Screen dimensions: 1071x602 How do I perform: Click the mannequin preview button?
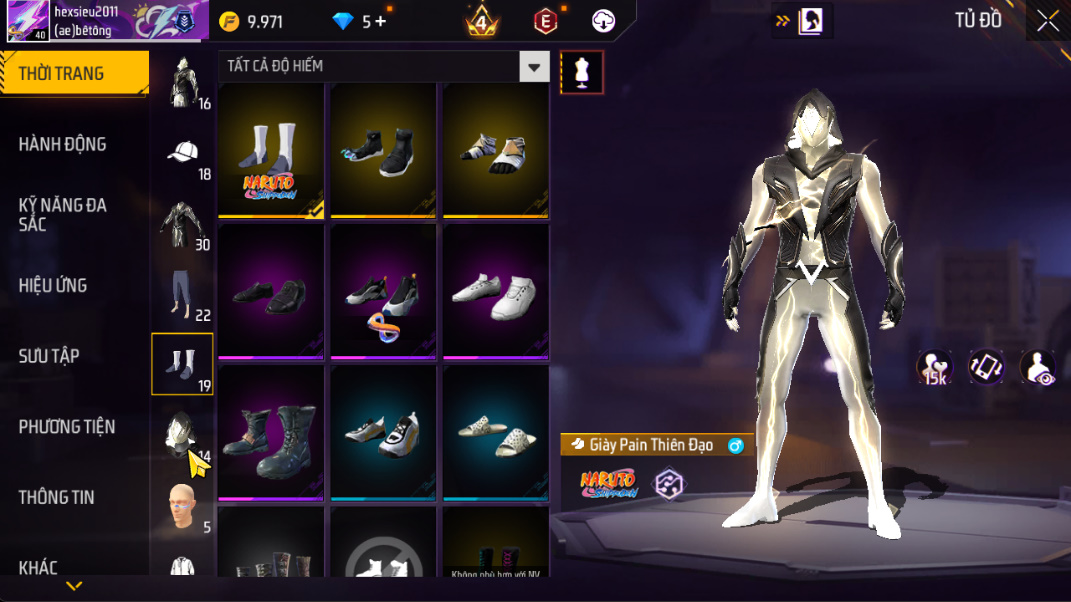[582, 72]
